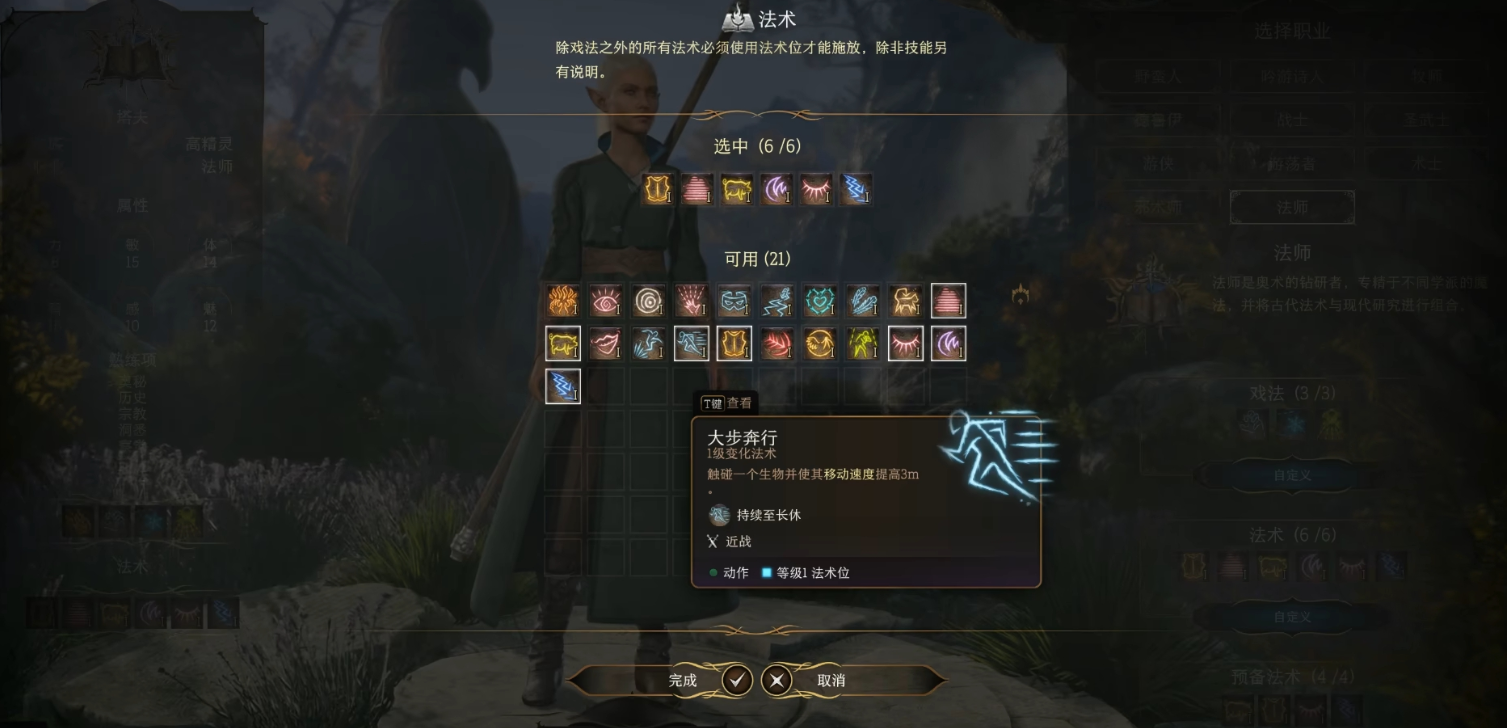Select the Feather Fall blue feathers spell icon
1507x728 pixels.
click(863, 300)
